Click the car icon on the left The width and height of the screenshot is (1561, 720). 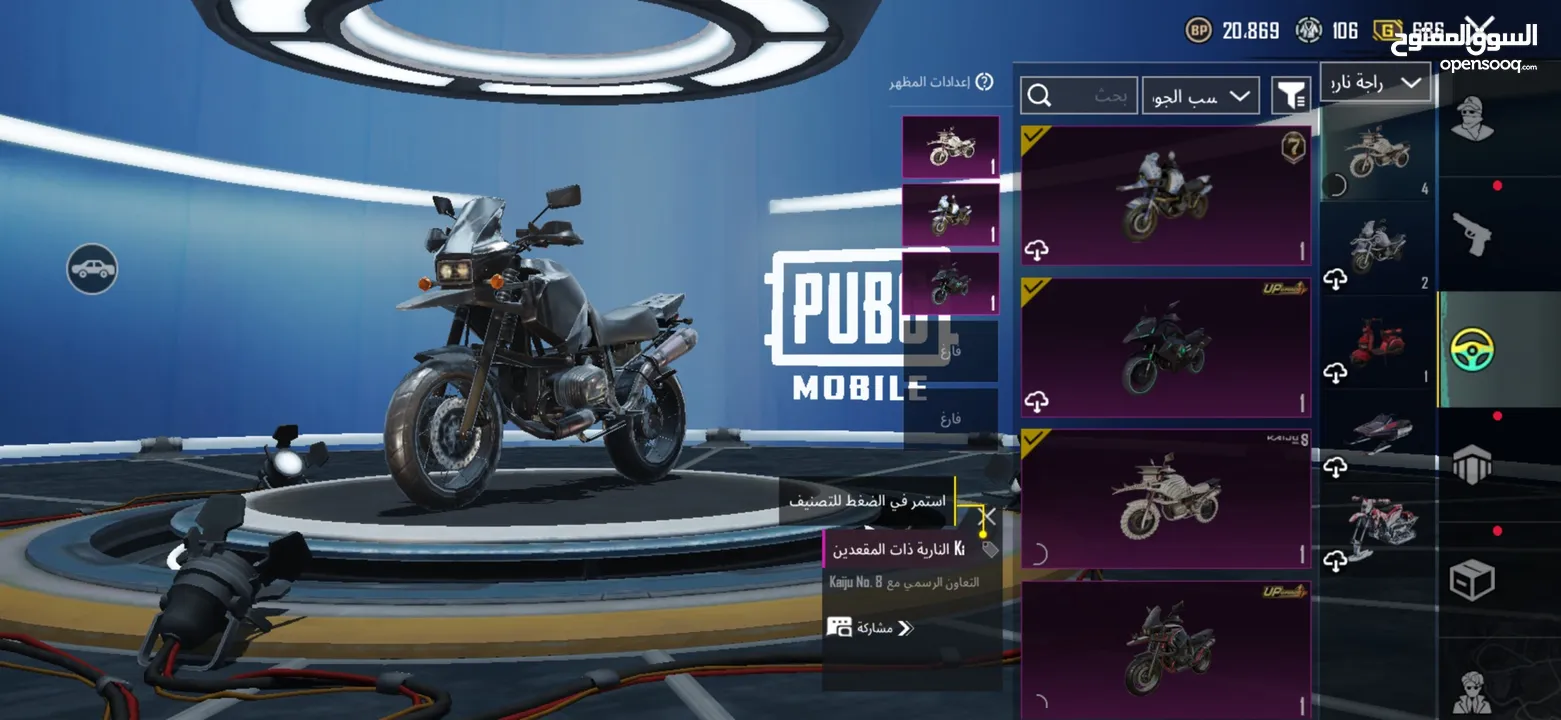(92, 268)
